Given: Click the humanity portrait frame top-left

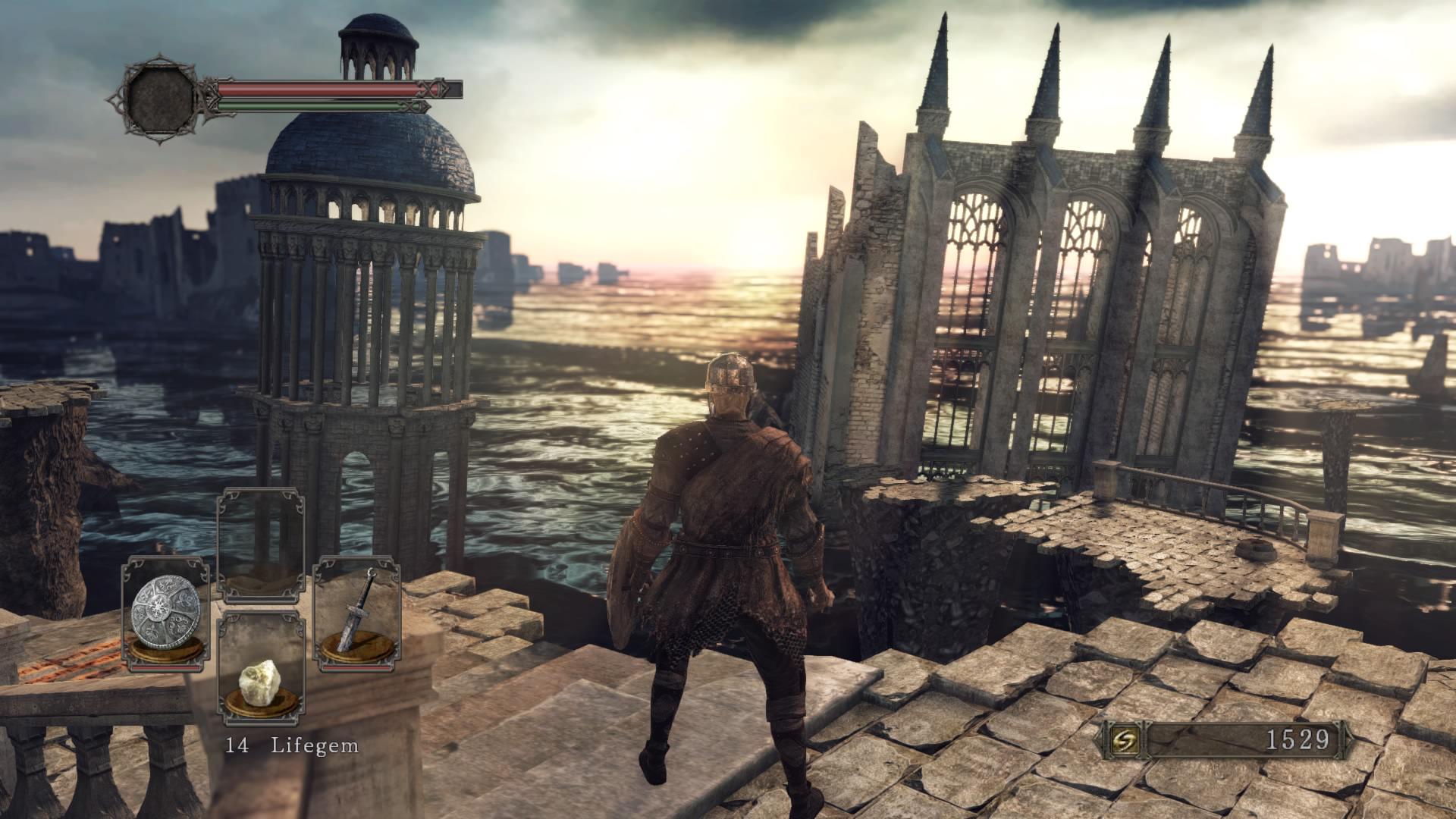Looking at the screenshot, I should coord(161,97).
